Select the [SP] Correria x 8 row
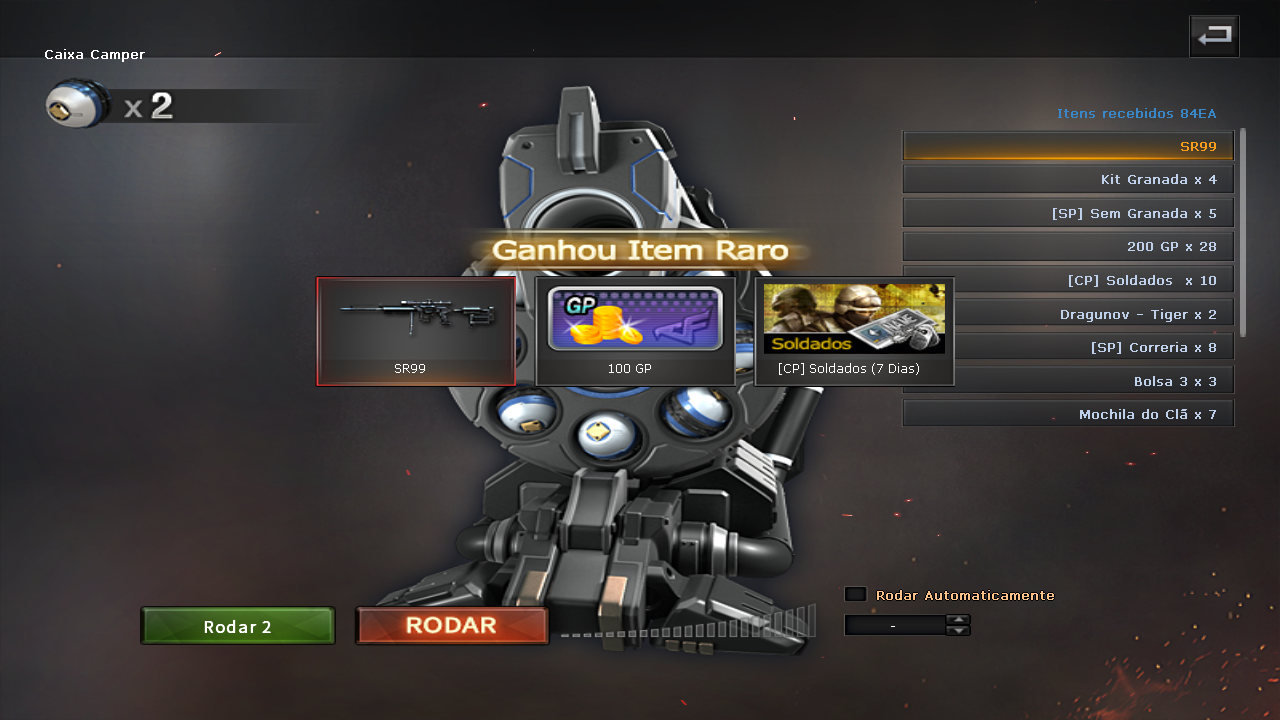 [x=1093, y=348]
